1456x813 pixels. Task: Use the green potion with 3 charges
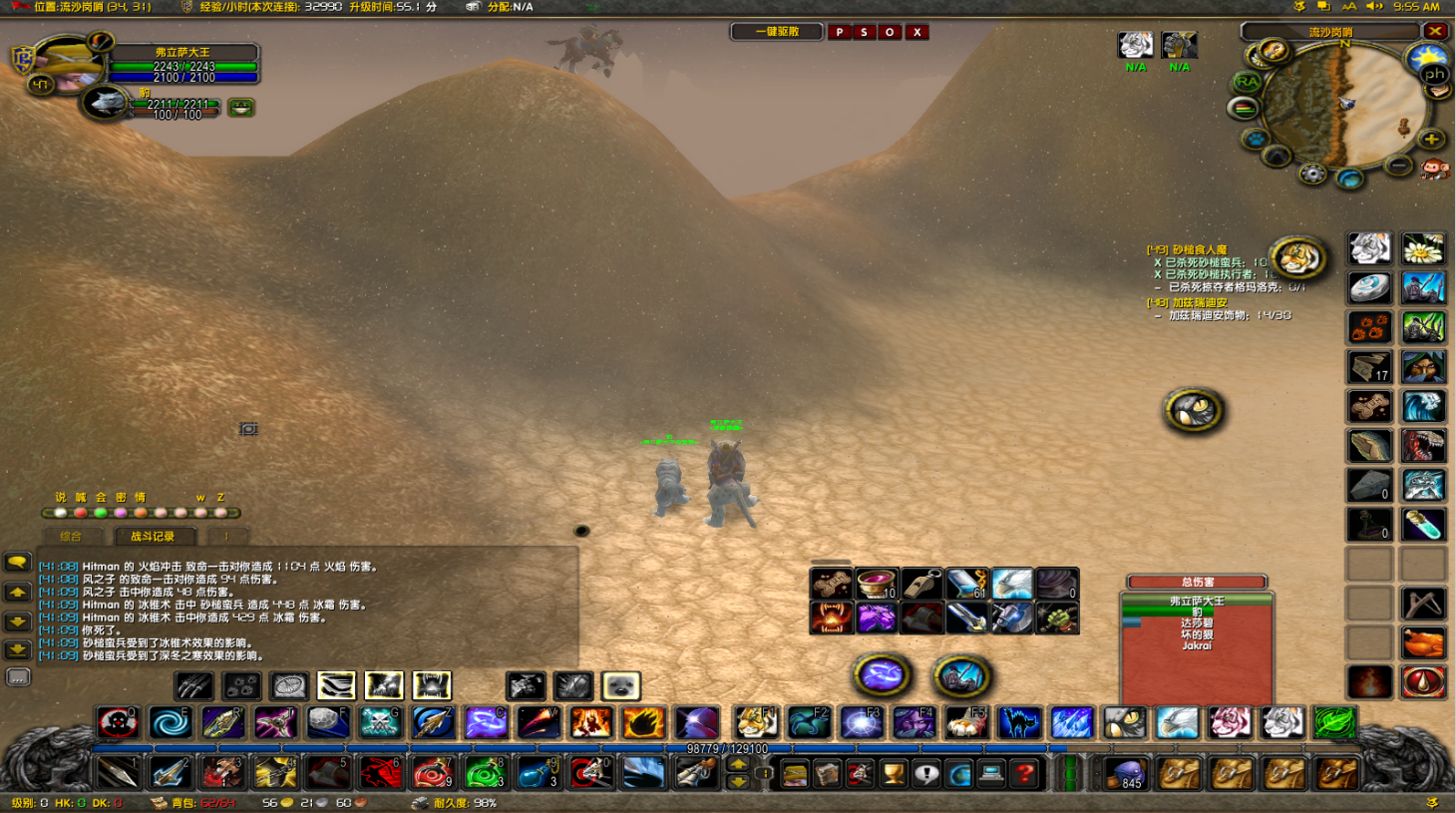point(486,772)
